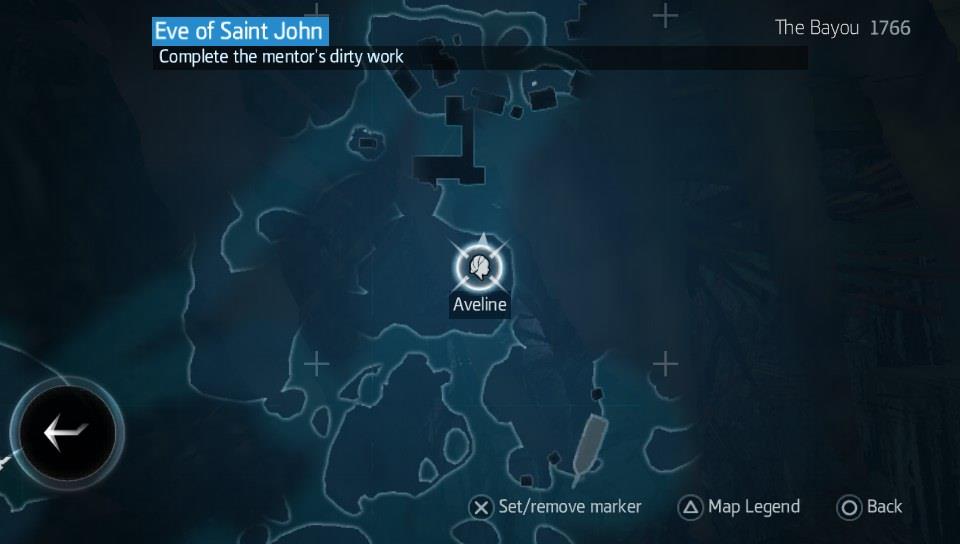The height and width of the screenshot is (544, 960).
Task: Select the Eve of Saint John mission title
Action: point(239,31)
